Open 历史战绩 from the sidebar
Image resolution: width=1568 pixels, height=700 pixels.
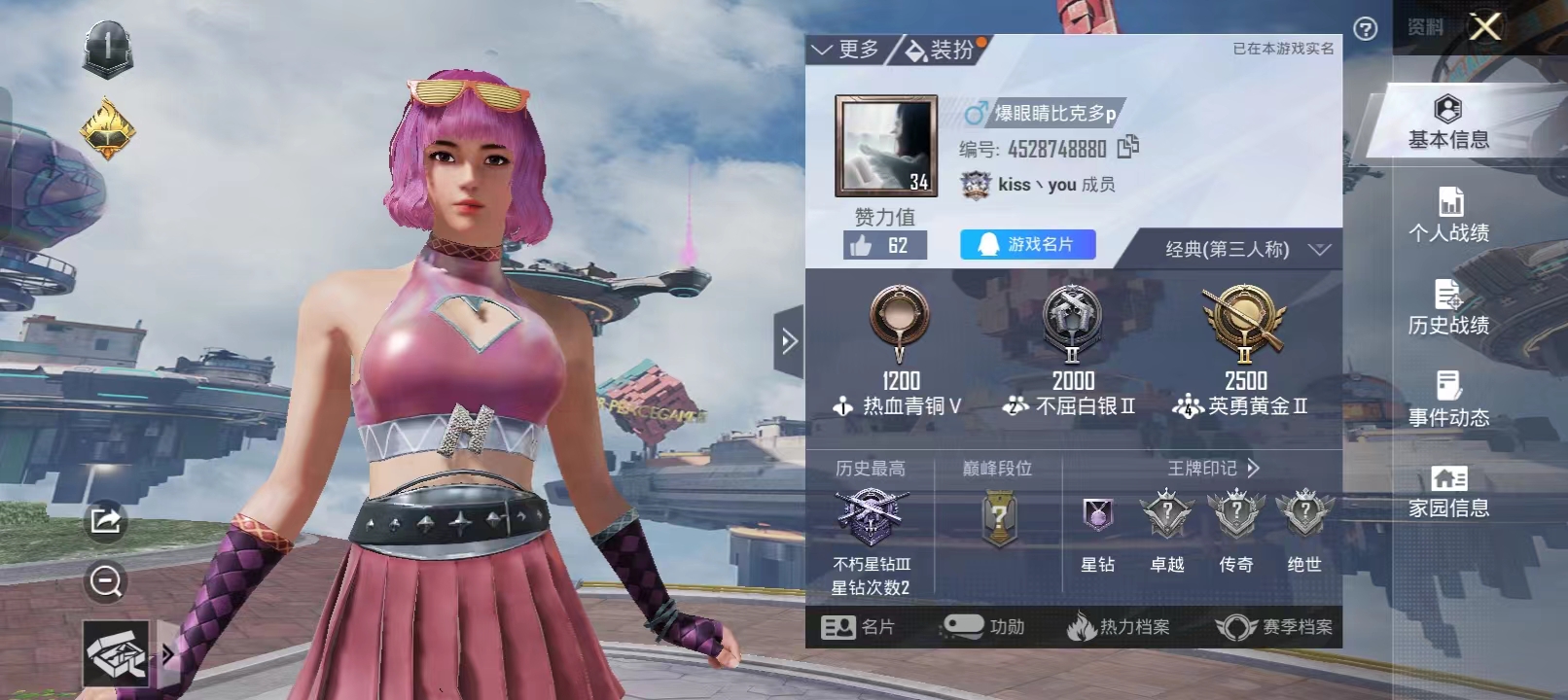click(1448, 309)
